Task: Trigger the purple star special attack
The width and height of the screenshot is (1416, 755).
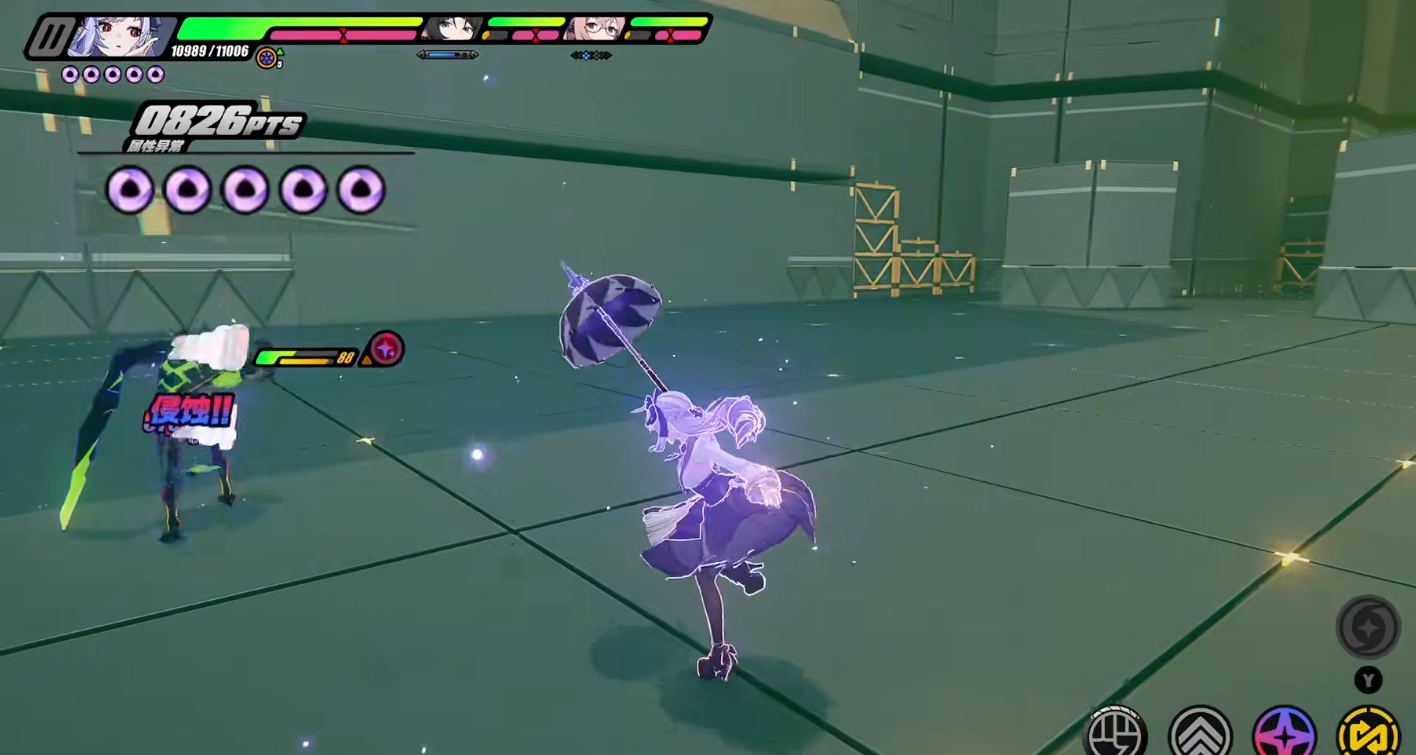Action: click(1284, 732)
